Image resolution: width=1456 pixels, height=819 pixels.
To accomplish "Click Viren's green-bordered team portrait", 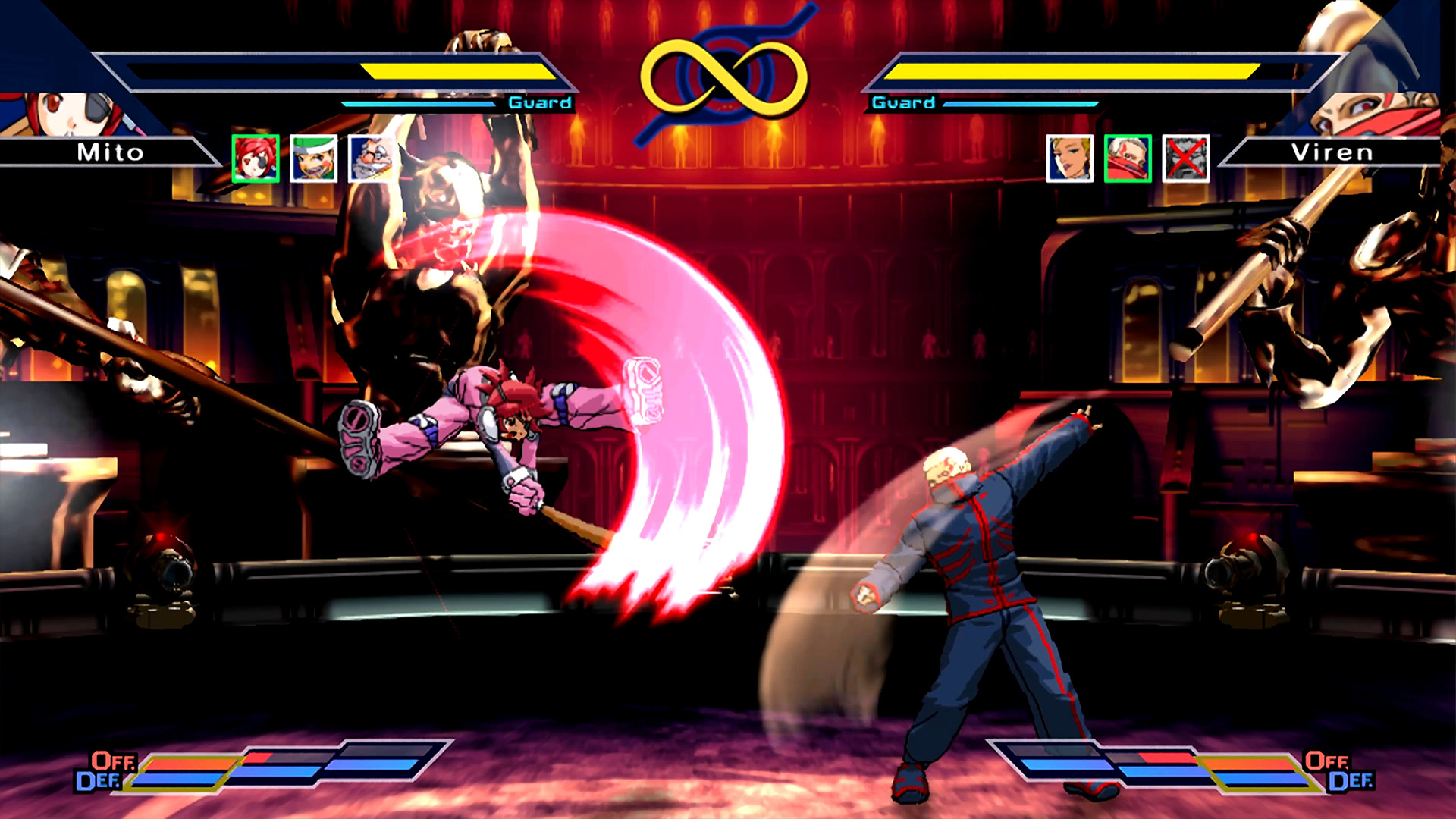I will point(1128,158).
